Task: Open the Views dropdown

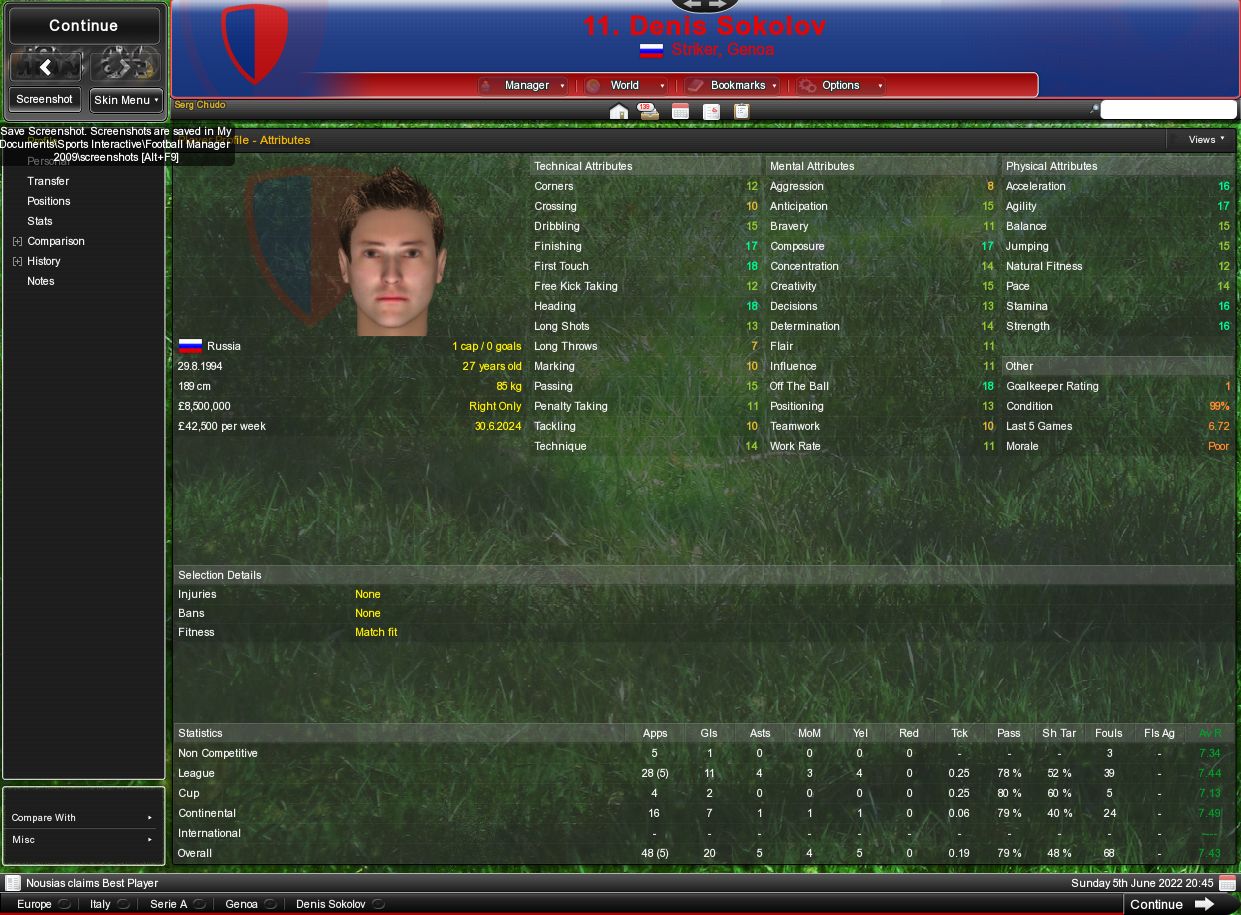Action: (x=1206, y=140)
